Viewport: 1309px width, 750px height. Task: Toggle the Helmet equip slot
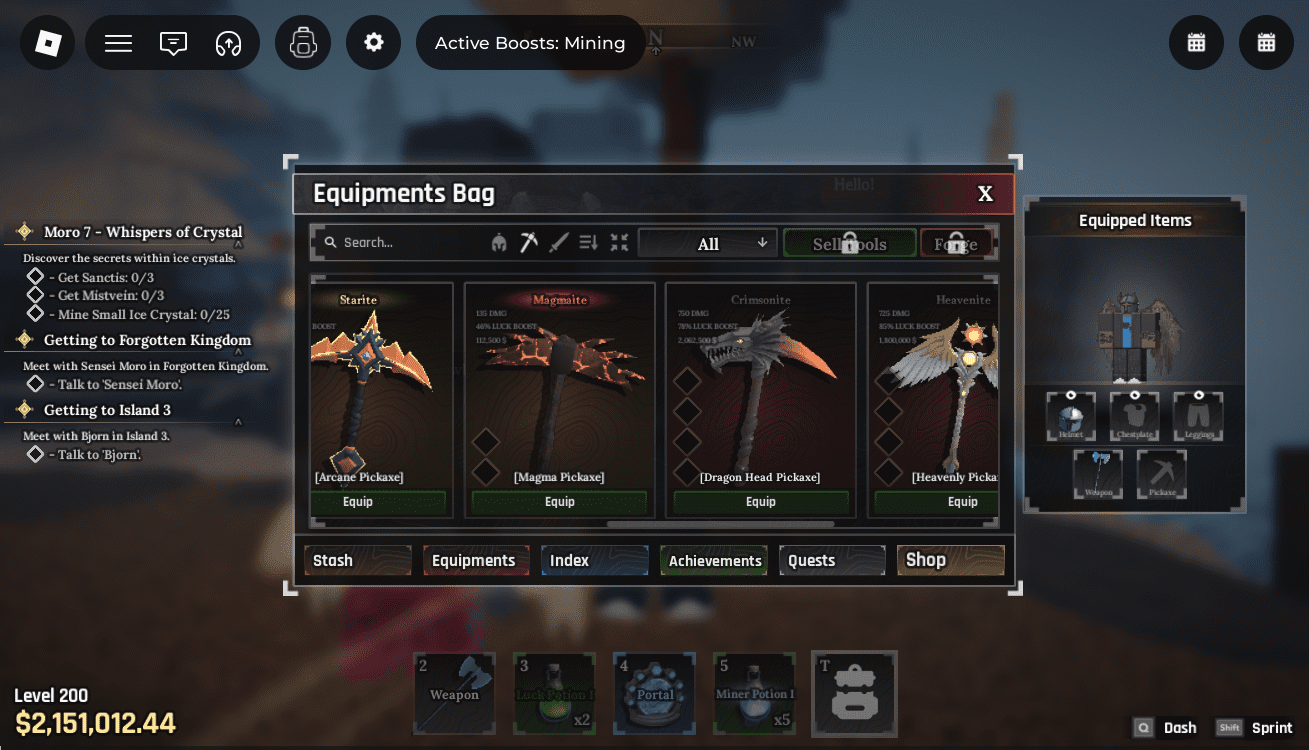tap(1071, 415)
